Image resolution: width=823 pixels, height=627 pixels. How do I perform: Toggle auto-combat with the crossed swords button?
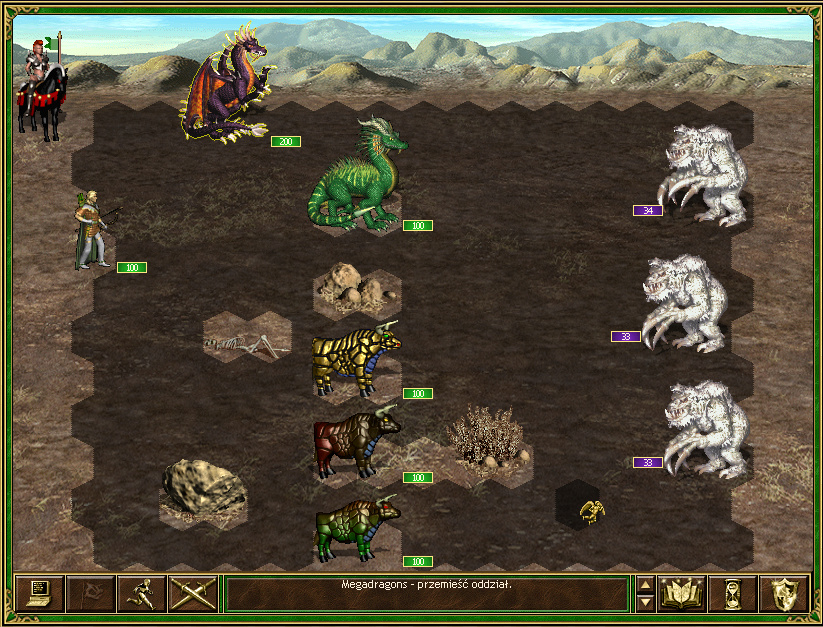coord(193,593)
